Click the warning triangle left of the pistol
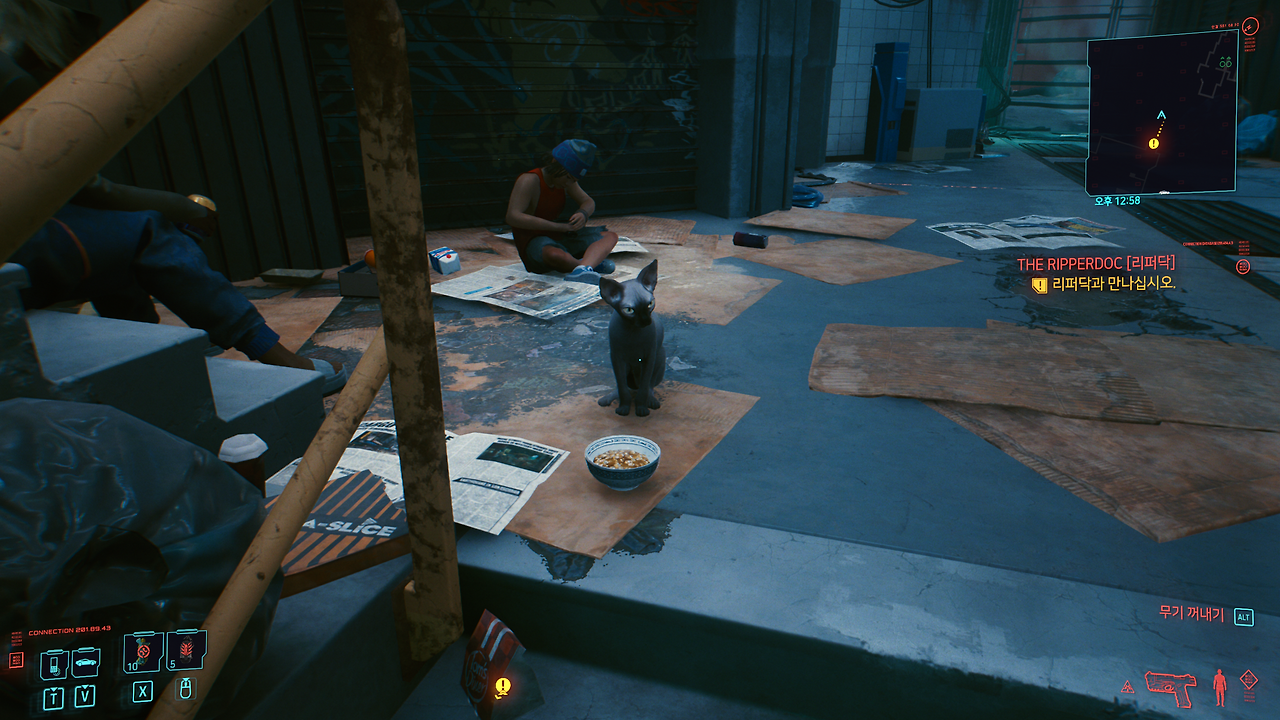This screenshot has width=1280, height=720. (x=1128, y=687)
